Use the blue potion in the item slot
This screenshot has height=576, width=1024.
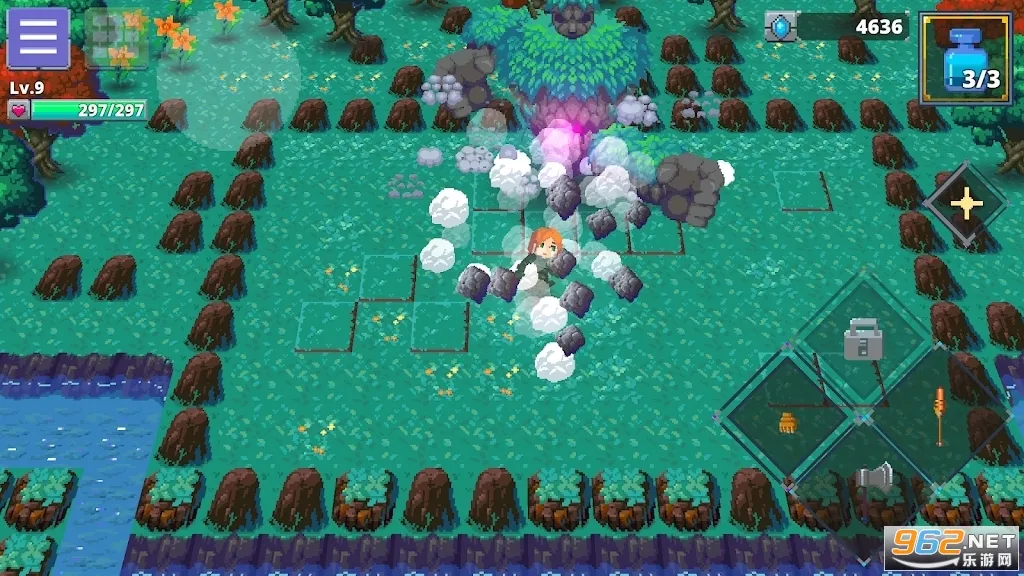pyautogui.click(x=964, y=58)
